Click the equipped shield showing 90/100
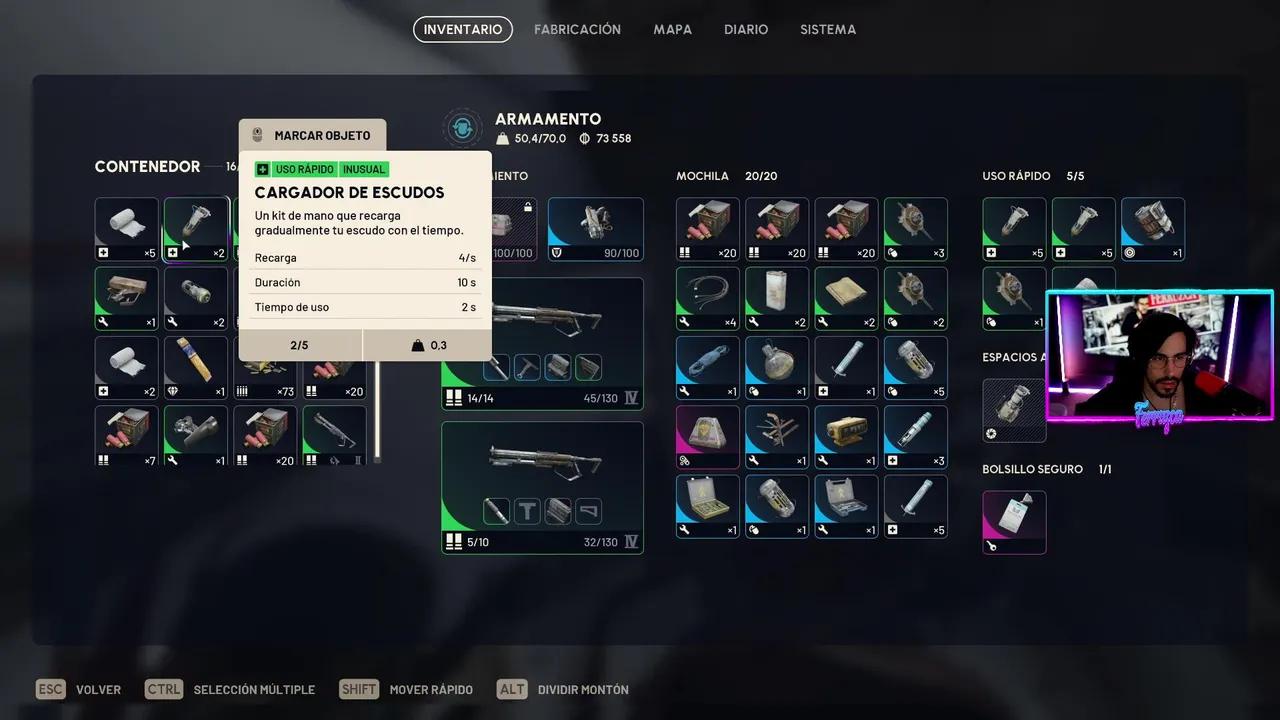Image resolution: width=1280 pixels, height=720 pixels. 595,229
